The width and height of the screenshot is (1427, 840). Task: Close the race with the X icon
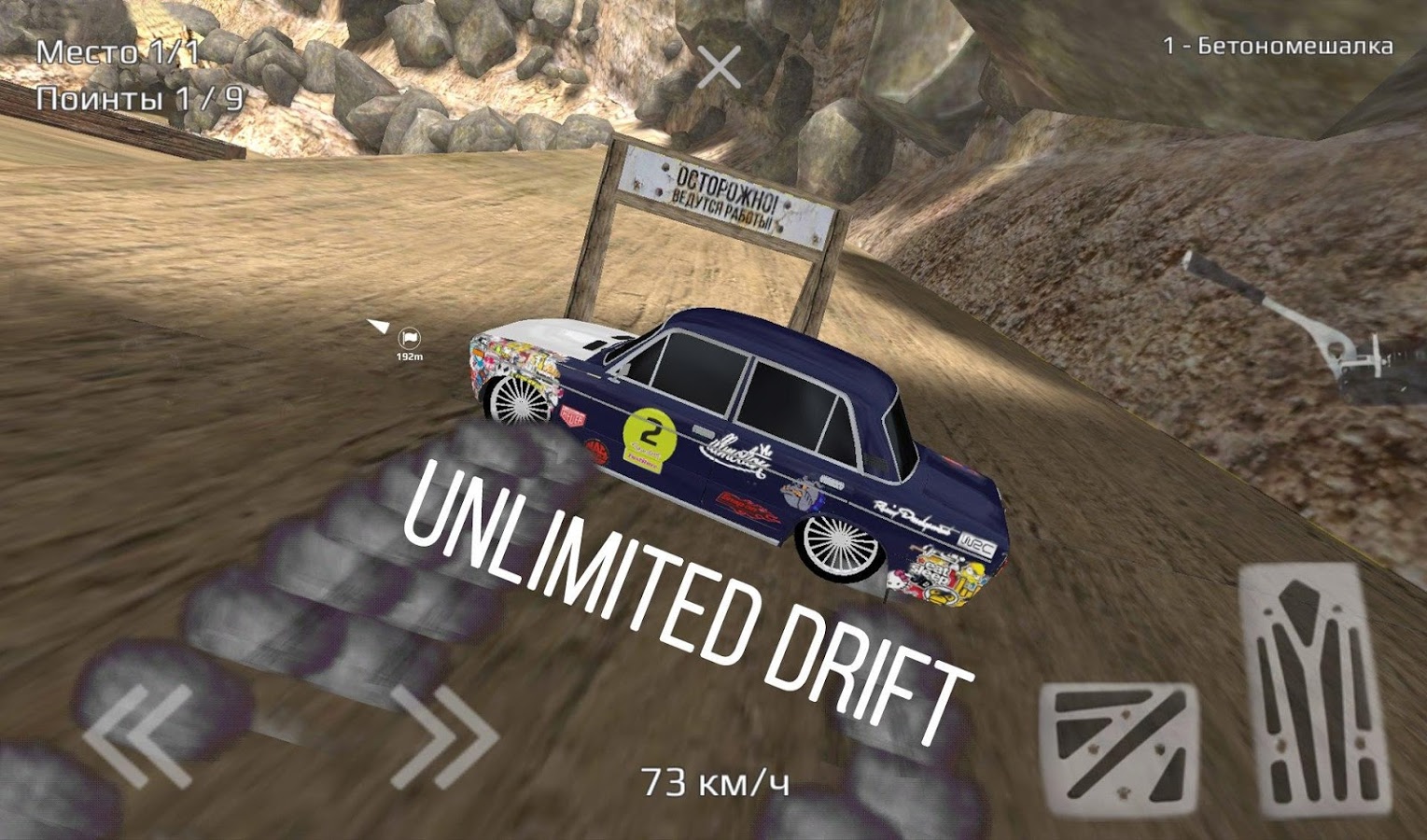click(x=719, y=67)
